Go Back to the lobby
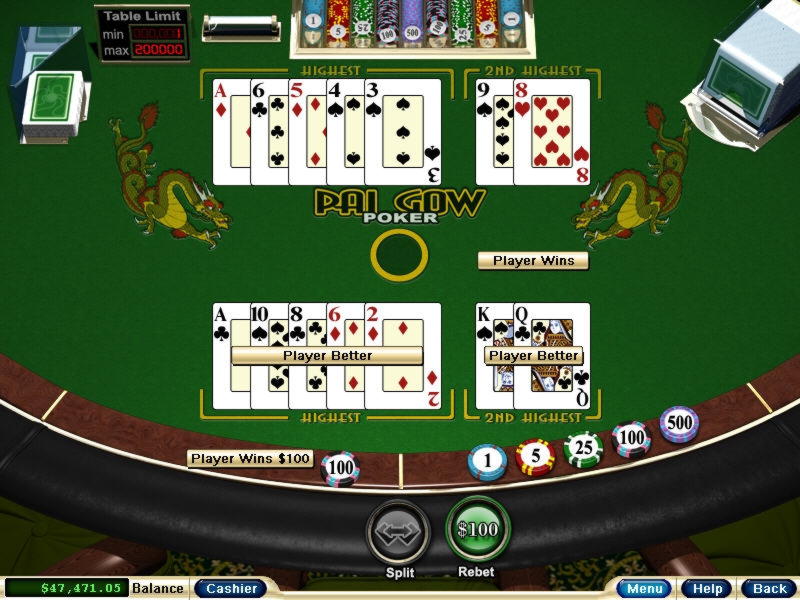This screenshot has width=800, height=600. (768, 588)
